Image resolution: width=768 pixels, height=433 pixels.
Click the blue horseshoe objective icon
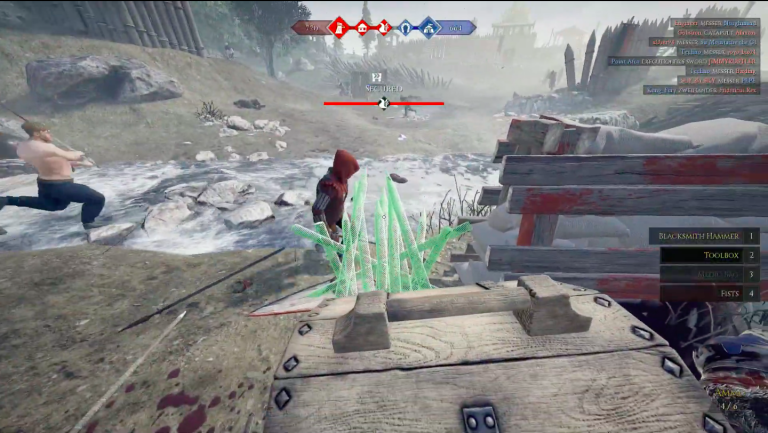point(406,28)
